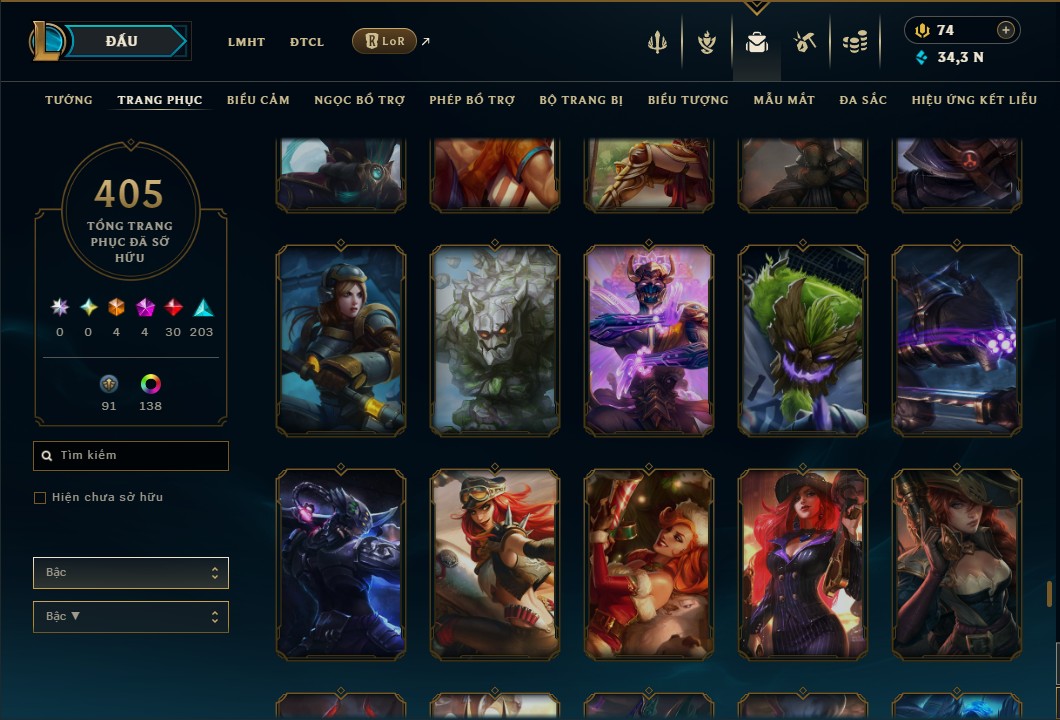Image resolution: width=1060 pixels, height=720 pixels.
Task: Click the ĐẤU play button
Action: tap(125, 41)
